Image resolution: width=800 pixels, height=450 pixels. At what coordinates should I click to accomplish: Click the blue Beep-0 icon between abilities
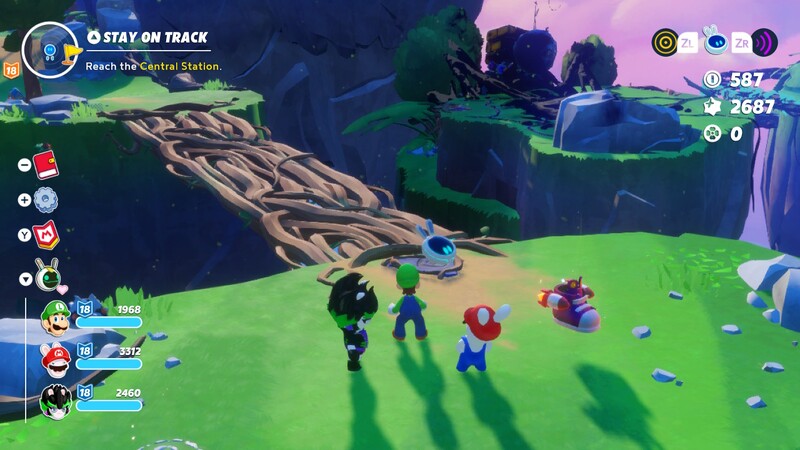pos(715,42)
